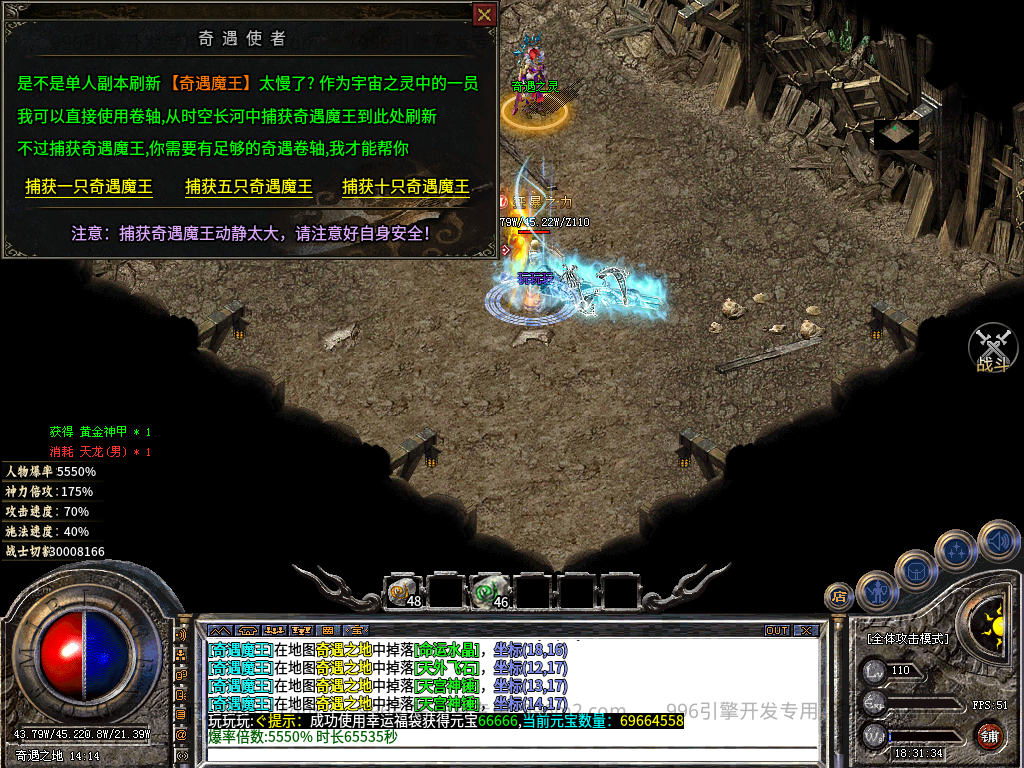Pick 捕获十只奇遇魔王 option
The height and width of the screenshot is (768, 1024).
[x=406, y=187]
